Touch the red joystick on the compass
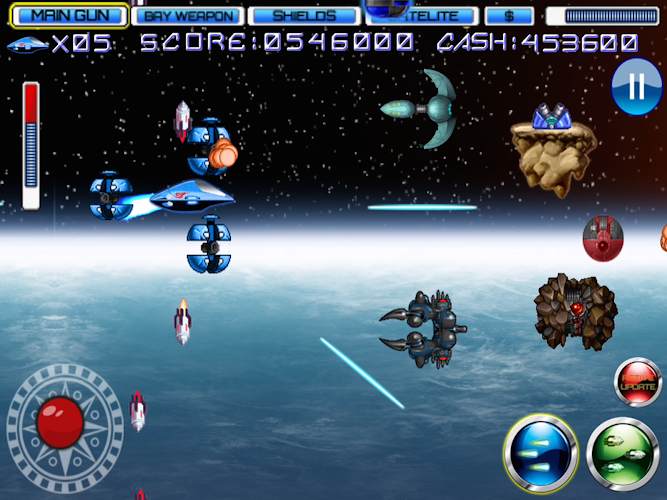The height and width of the screenshot is (500, 667). tap(61, 420)
